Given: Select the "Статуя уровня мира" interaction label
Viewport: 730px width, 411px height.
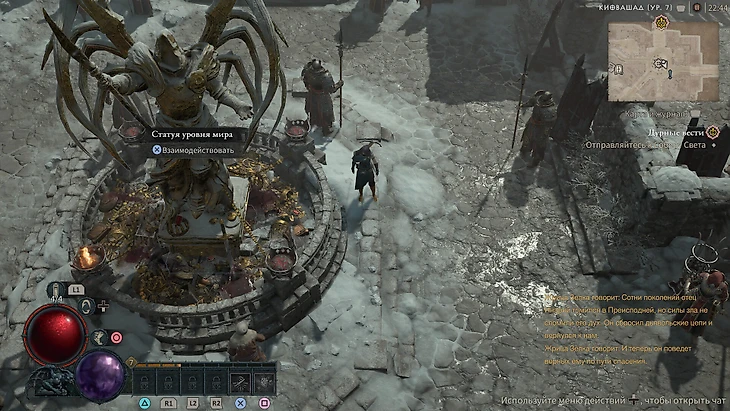Looking at the screenshot, I should click(x=192, y=132).
